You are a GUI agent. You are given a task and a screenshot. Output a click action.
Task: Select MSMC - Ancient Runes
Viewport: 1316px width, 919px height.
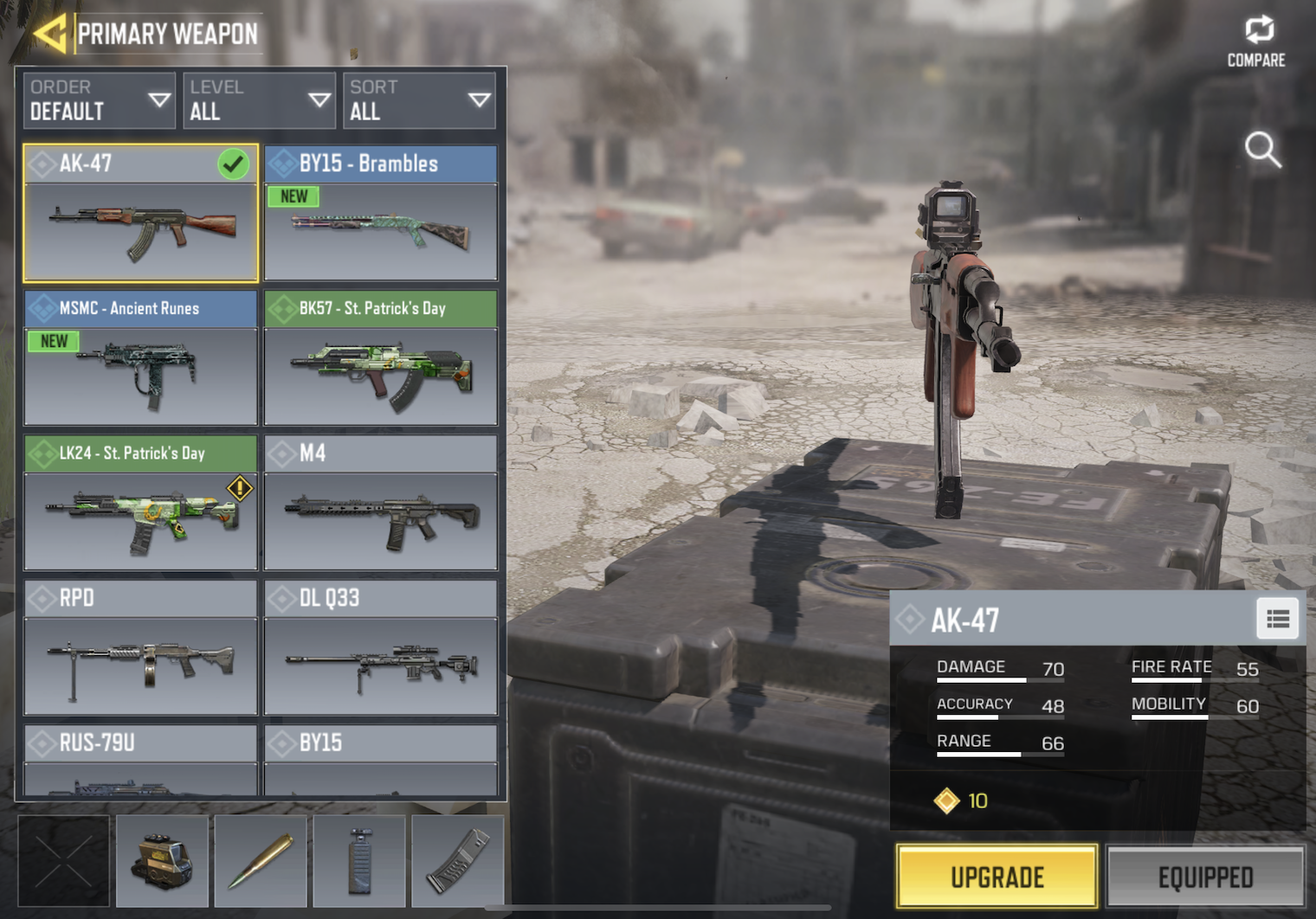pos(140,358)
